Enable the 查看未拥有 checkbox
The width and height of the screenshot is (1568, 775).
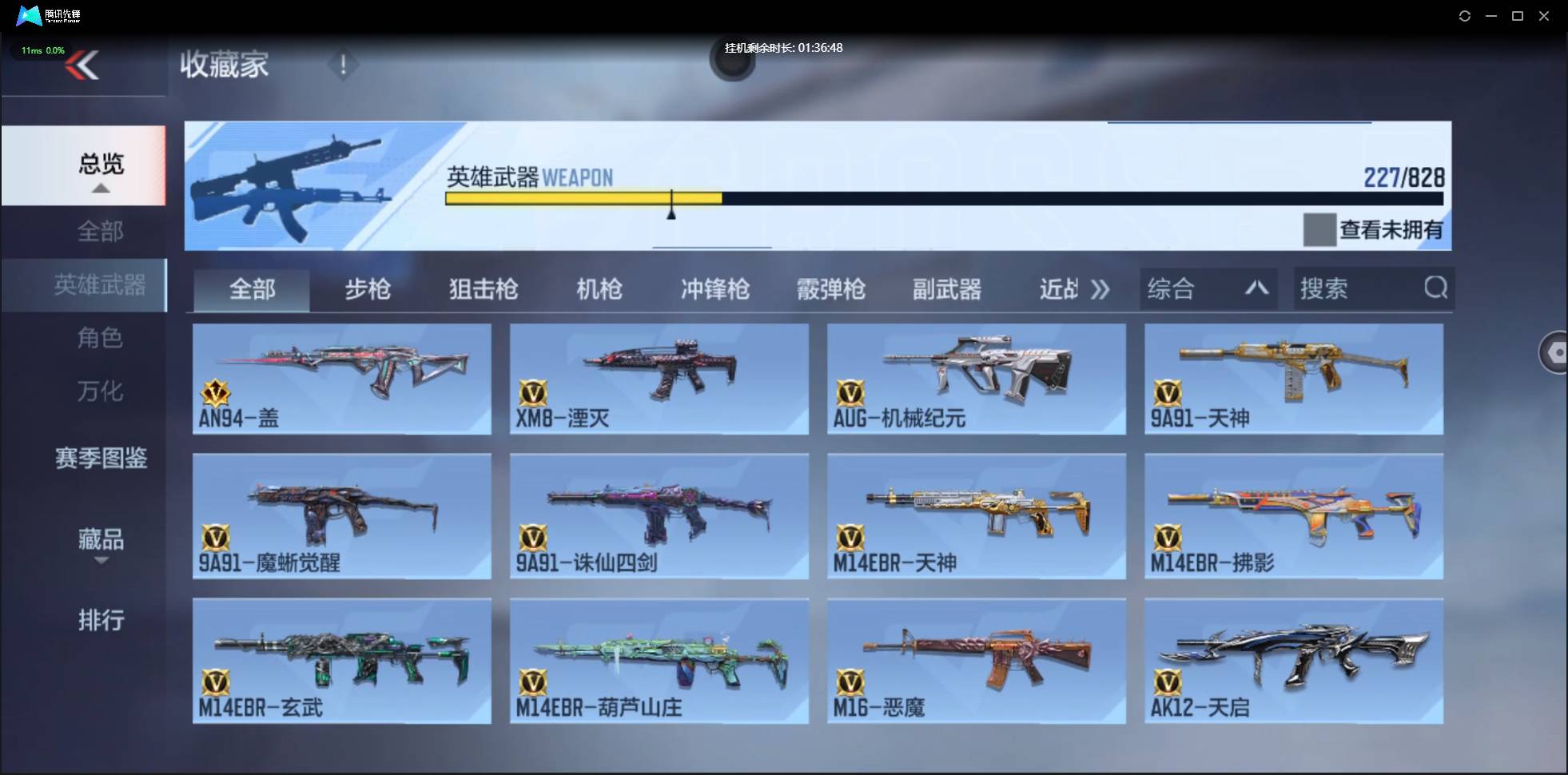1319,229
